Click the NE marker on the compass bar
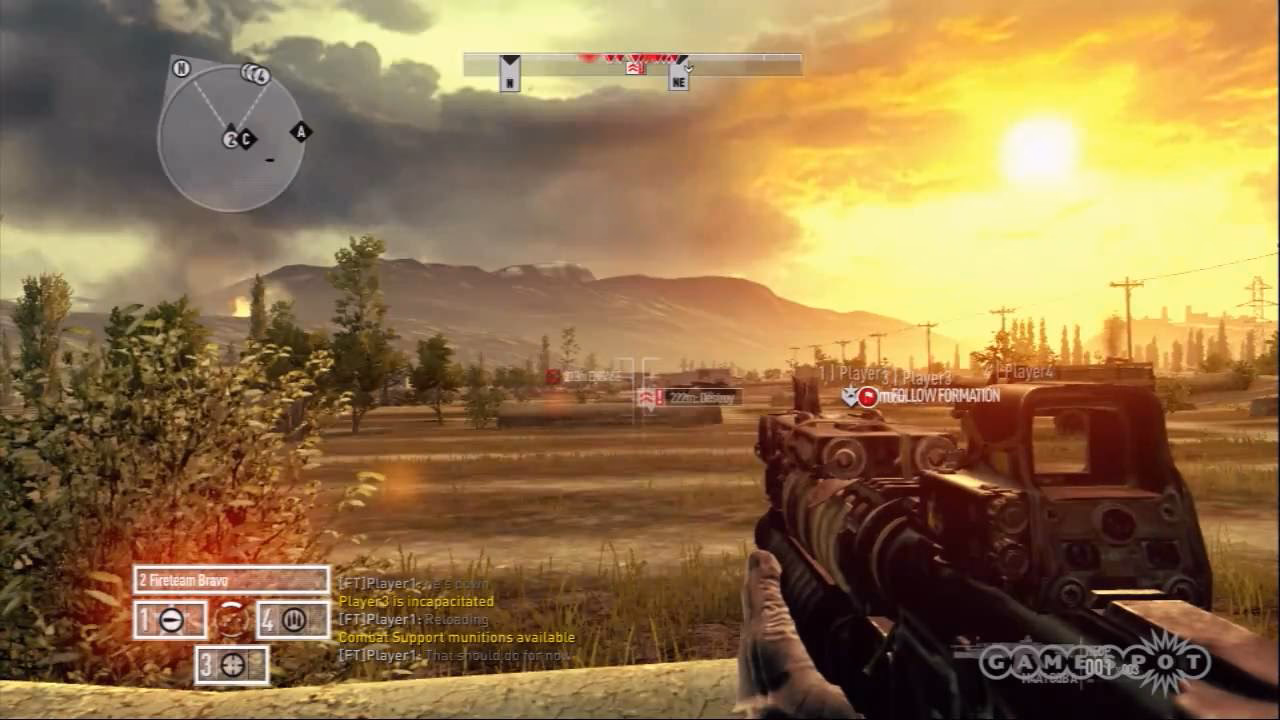Image resolution: width=1280 pixels, height=720 pixels. tap(677, 75)
